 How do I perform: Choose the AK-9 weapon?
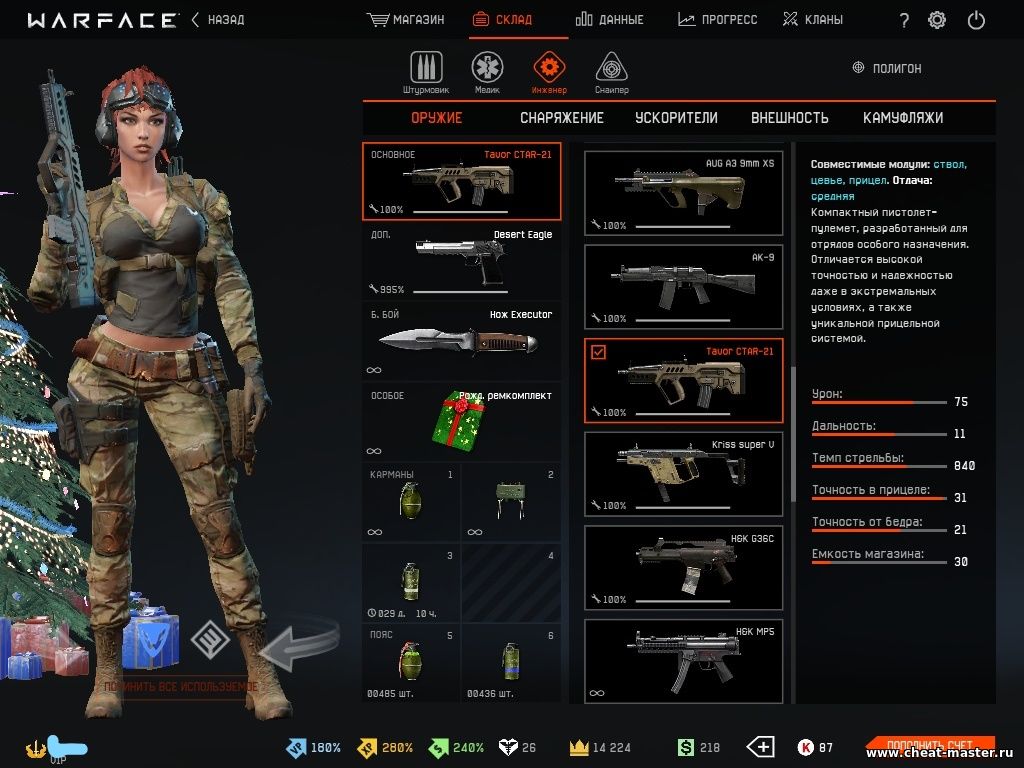point(683,286)
